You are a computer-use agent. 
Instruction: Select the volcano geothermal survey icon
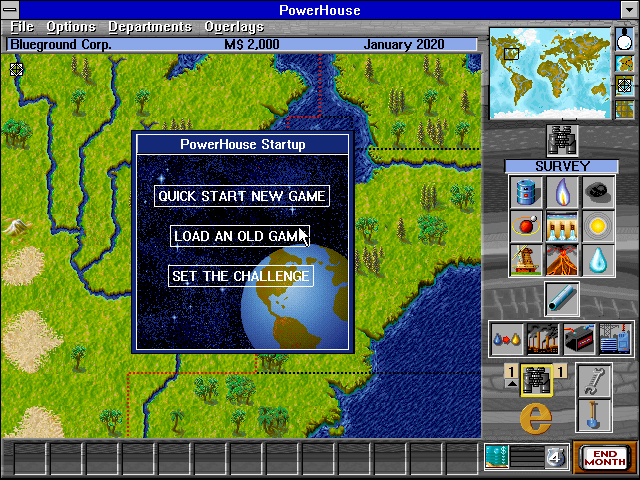561,260
